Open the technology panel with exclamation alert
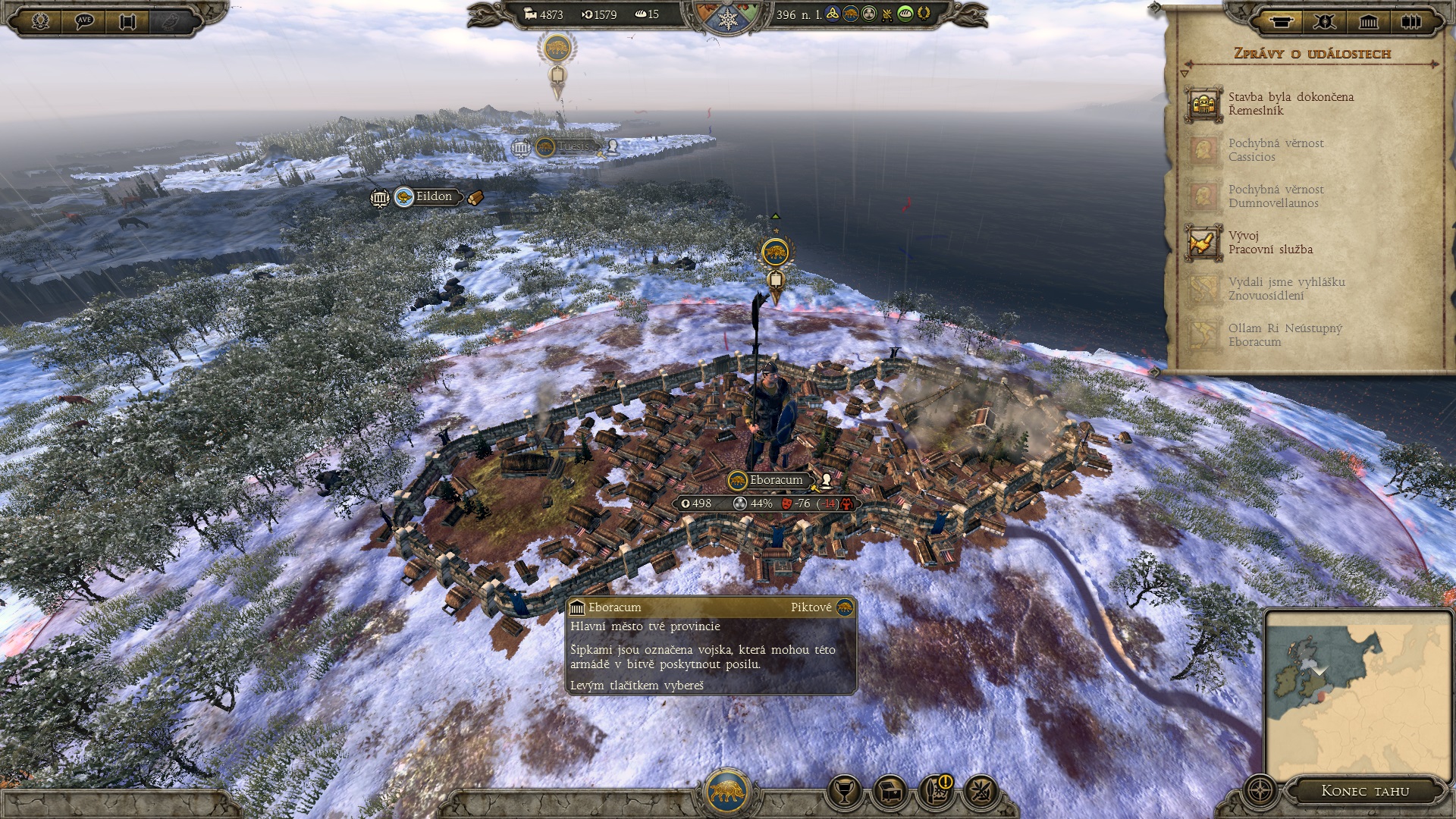The width and height of the screenshot is (1456, 819). [937, 792]
